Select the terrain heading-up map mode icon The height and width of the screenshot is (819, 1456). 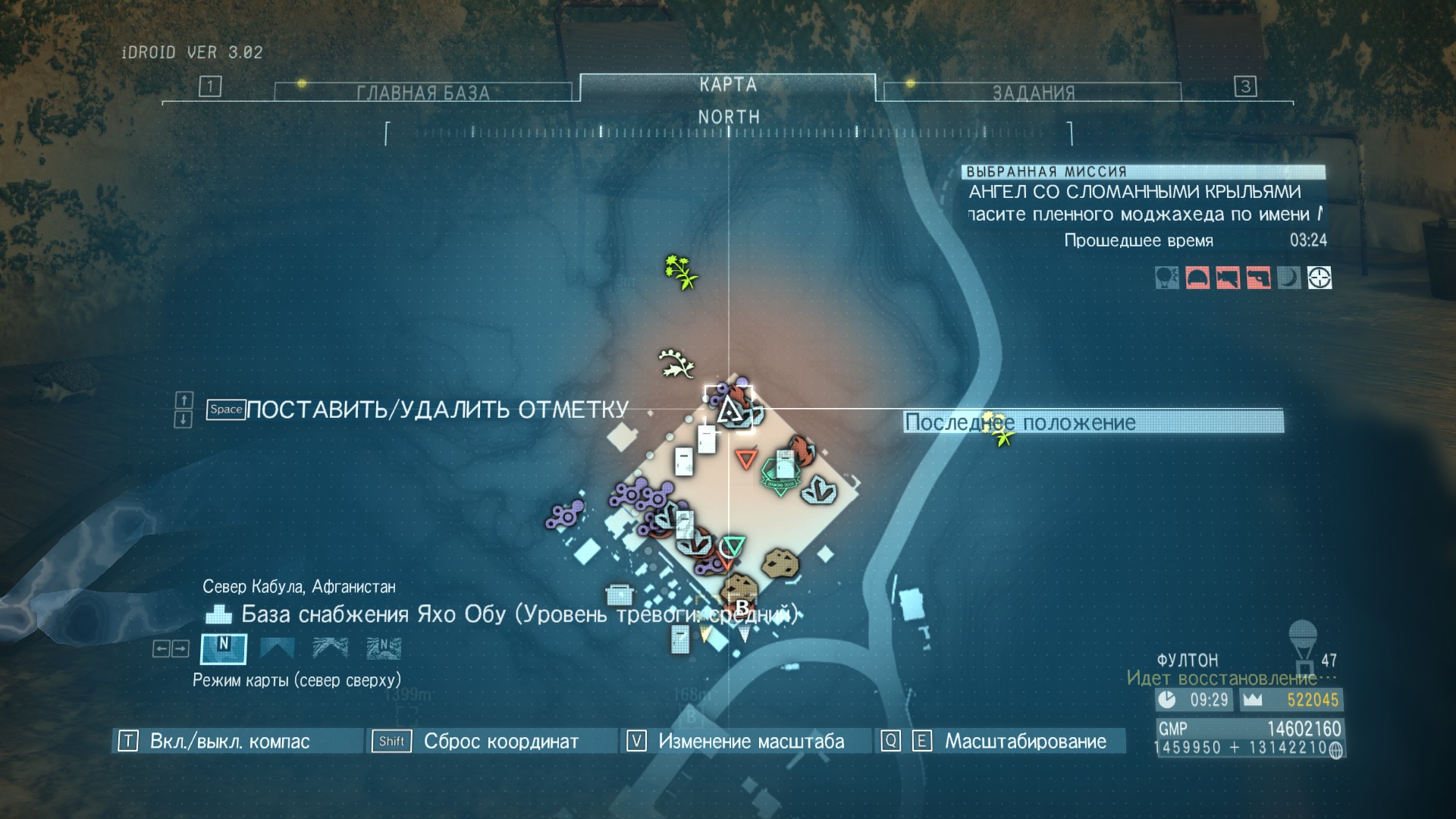331,648
